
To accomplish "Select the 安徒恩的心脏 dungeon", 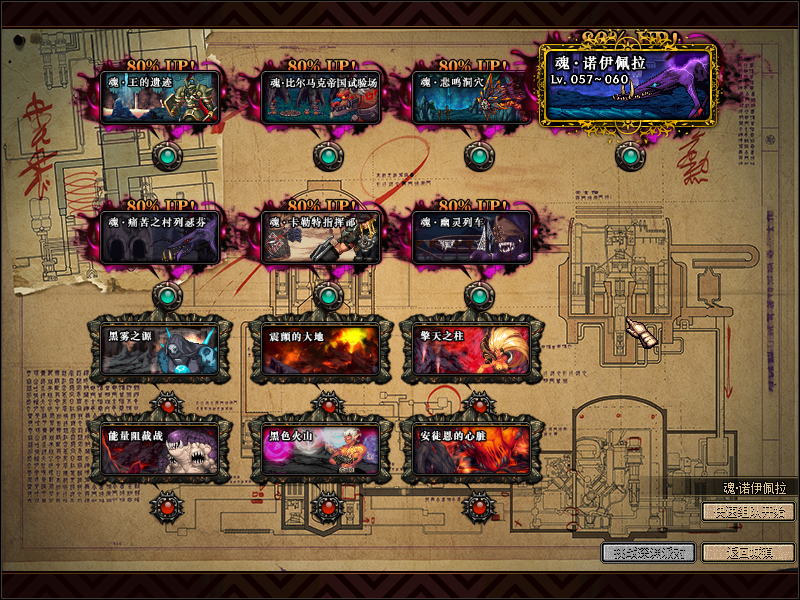I will pos(470,448).
